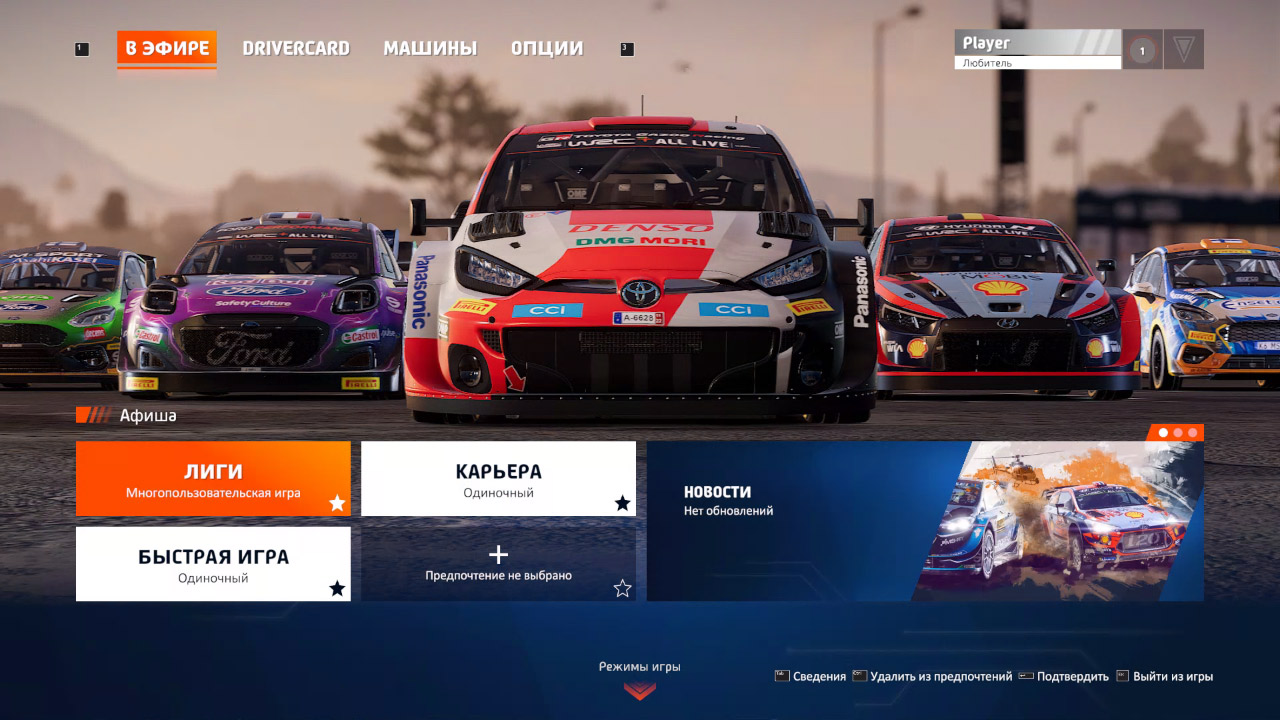1280x720 pixels.
Task: Open the Любитель rank selector under Player
Action: pos(1038,63)
